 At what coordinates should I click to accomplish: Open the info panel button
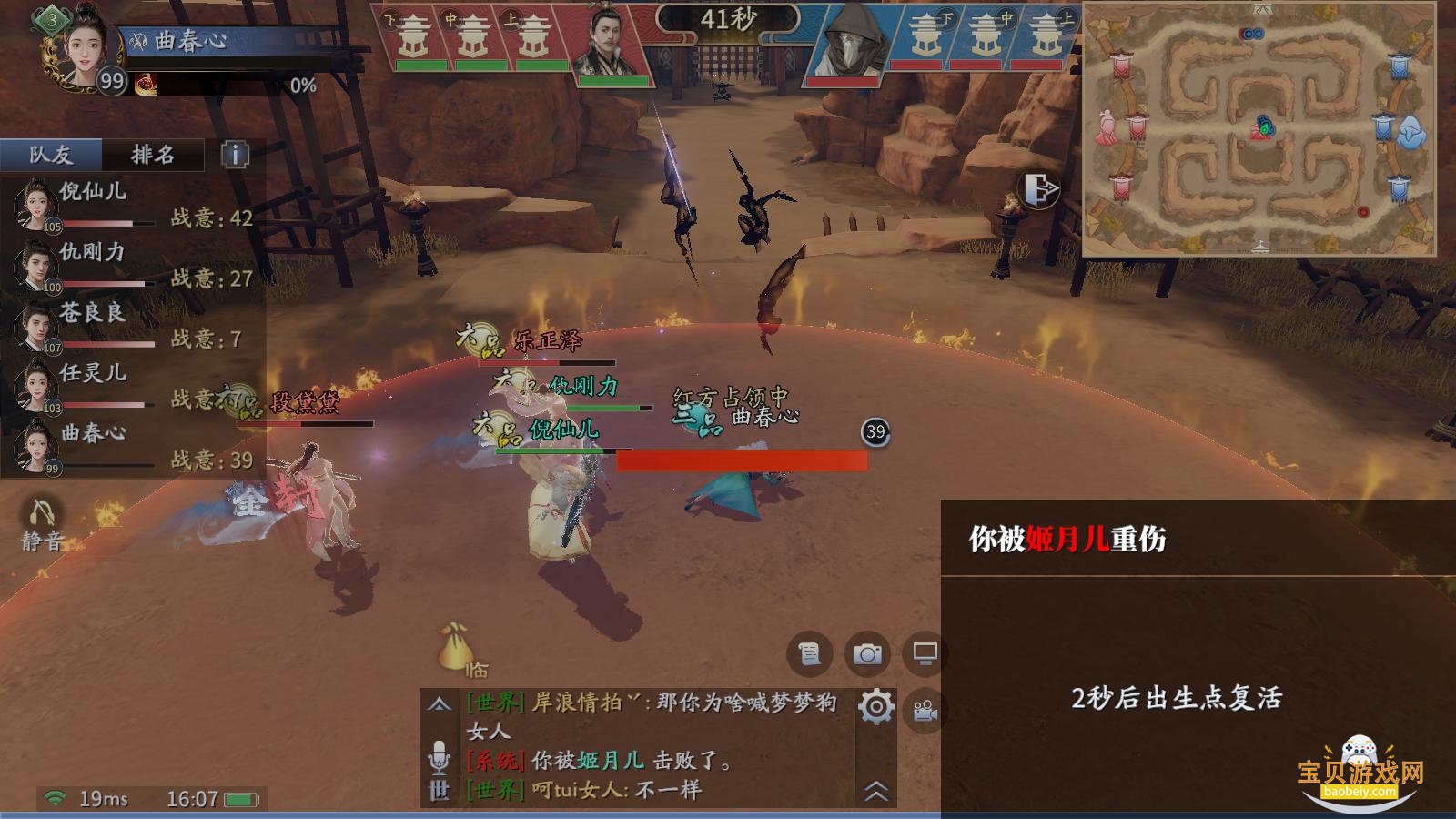(235, 155)
